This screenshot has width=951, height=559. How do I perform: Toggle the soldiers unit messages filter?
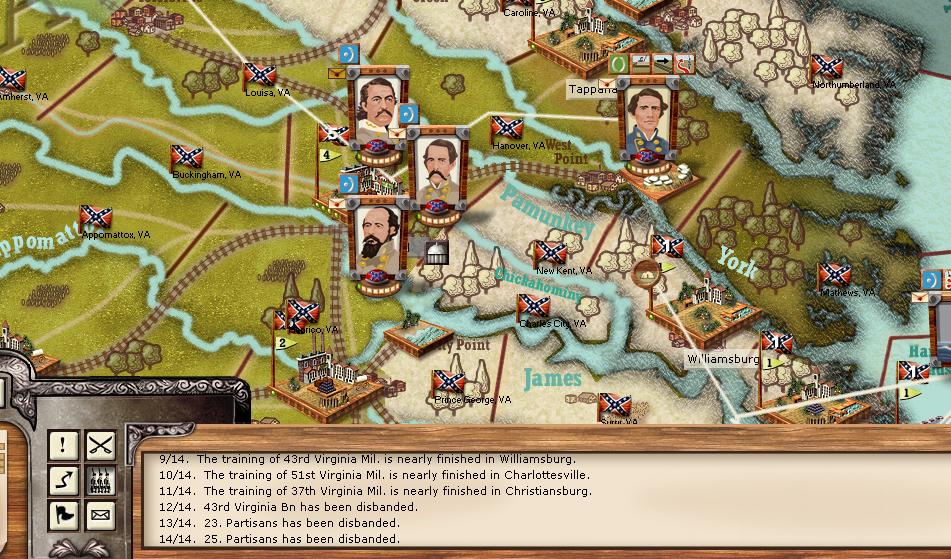coord(100,480)
